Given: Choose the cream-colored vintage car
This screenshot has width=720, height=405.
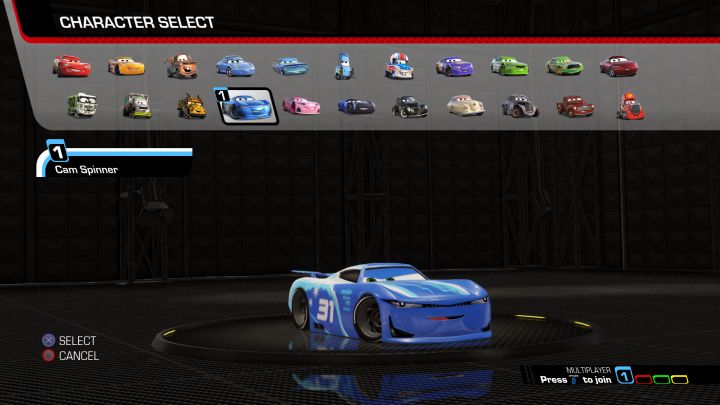Looking at the screenshot, I should (465, 104).
